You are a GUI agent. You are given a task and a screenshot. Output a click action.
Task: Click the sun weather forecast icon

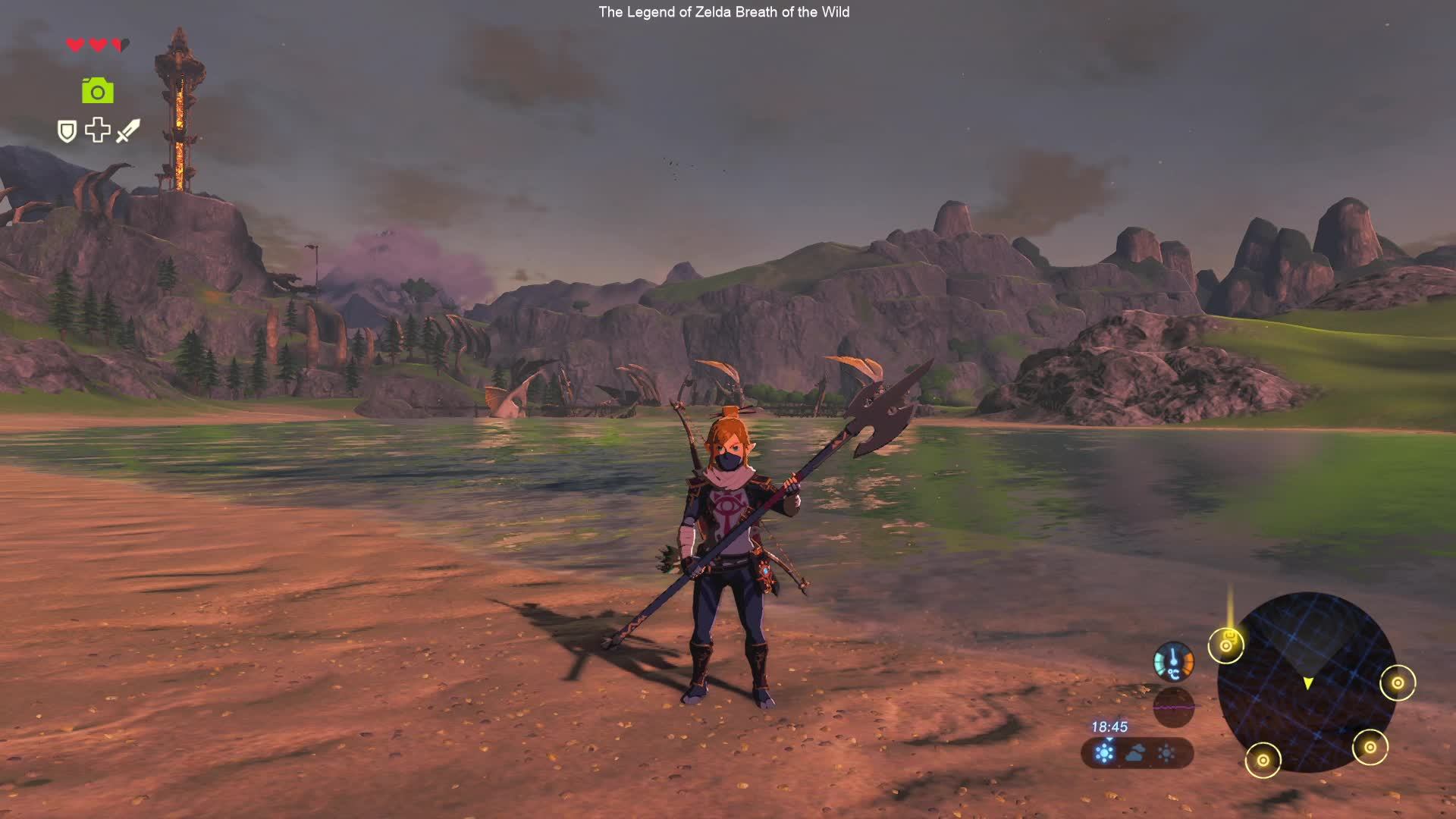point(1166,753)
